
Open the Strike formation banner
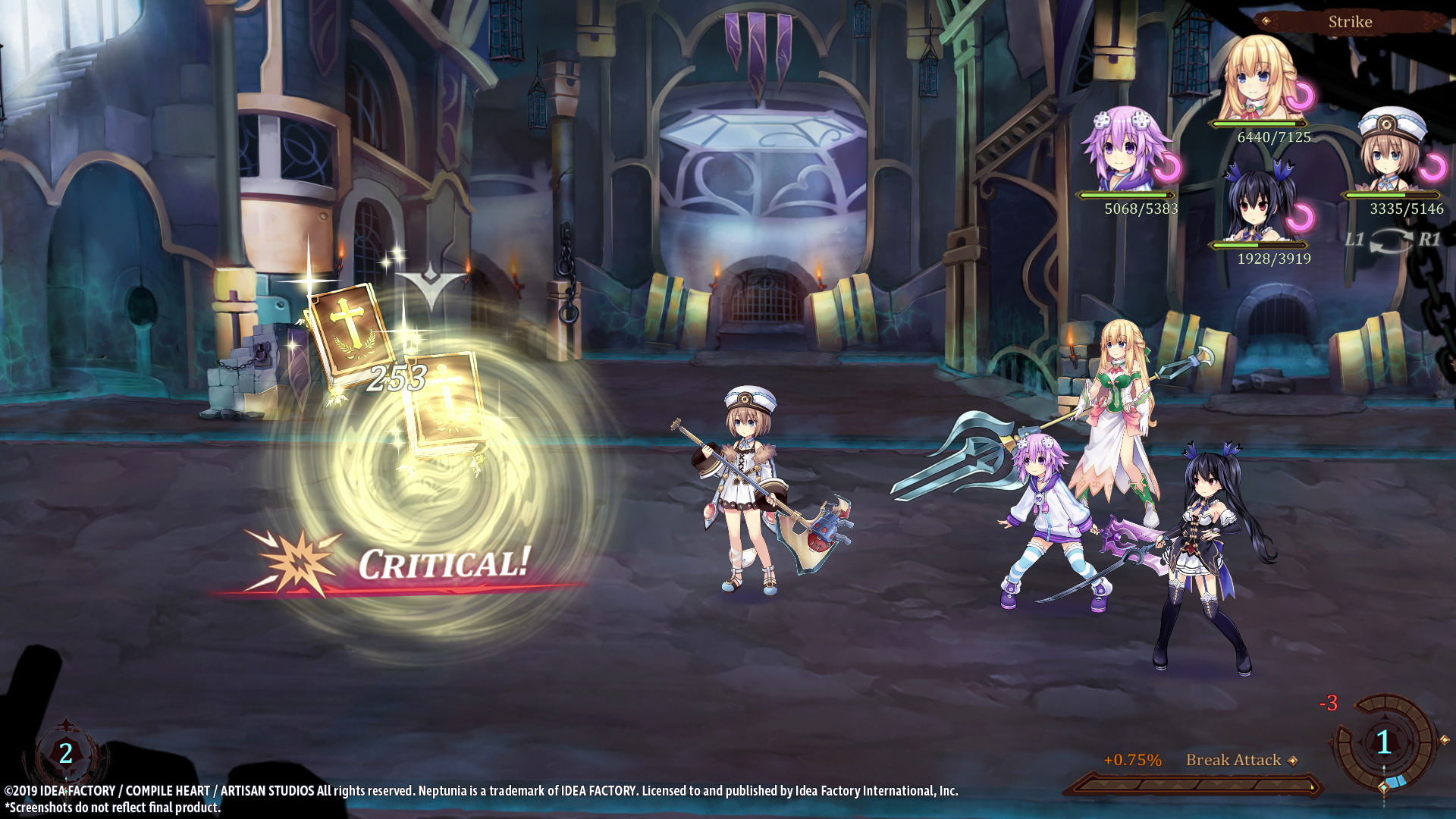[1350, 22]
